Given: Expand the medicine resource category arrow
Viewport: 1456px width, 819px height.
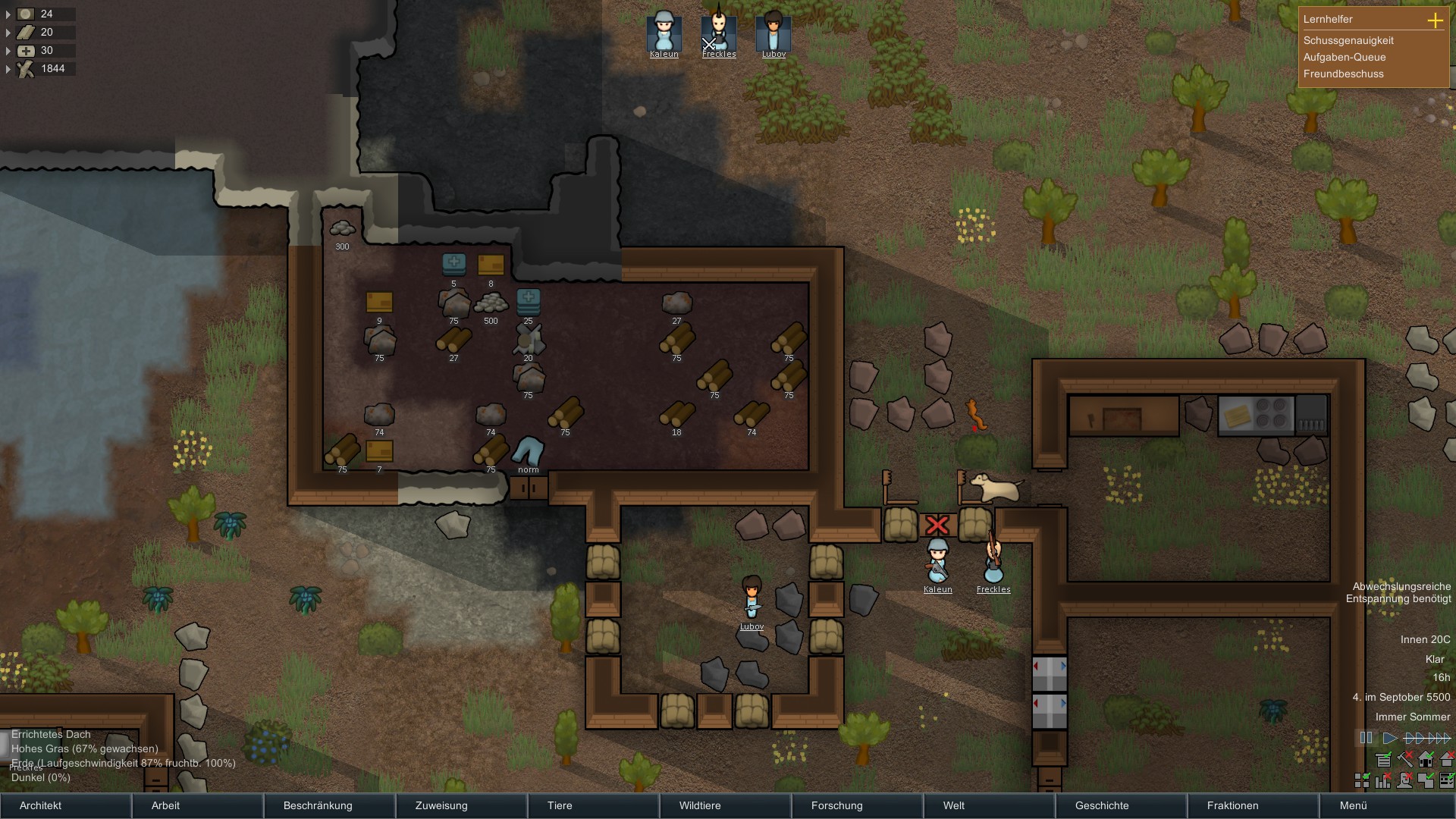Looking at the screenshot, I should coord(8,51).
